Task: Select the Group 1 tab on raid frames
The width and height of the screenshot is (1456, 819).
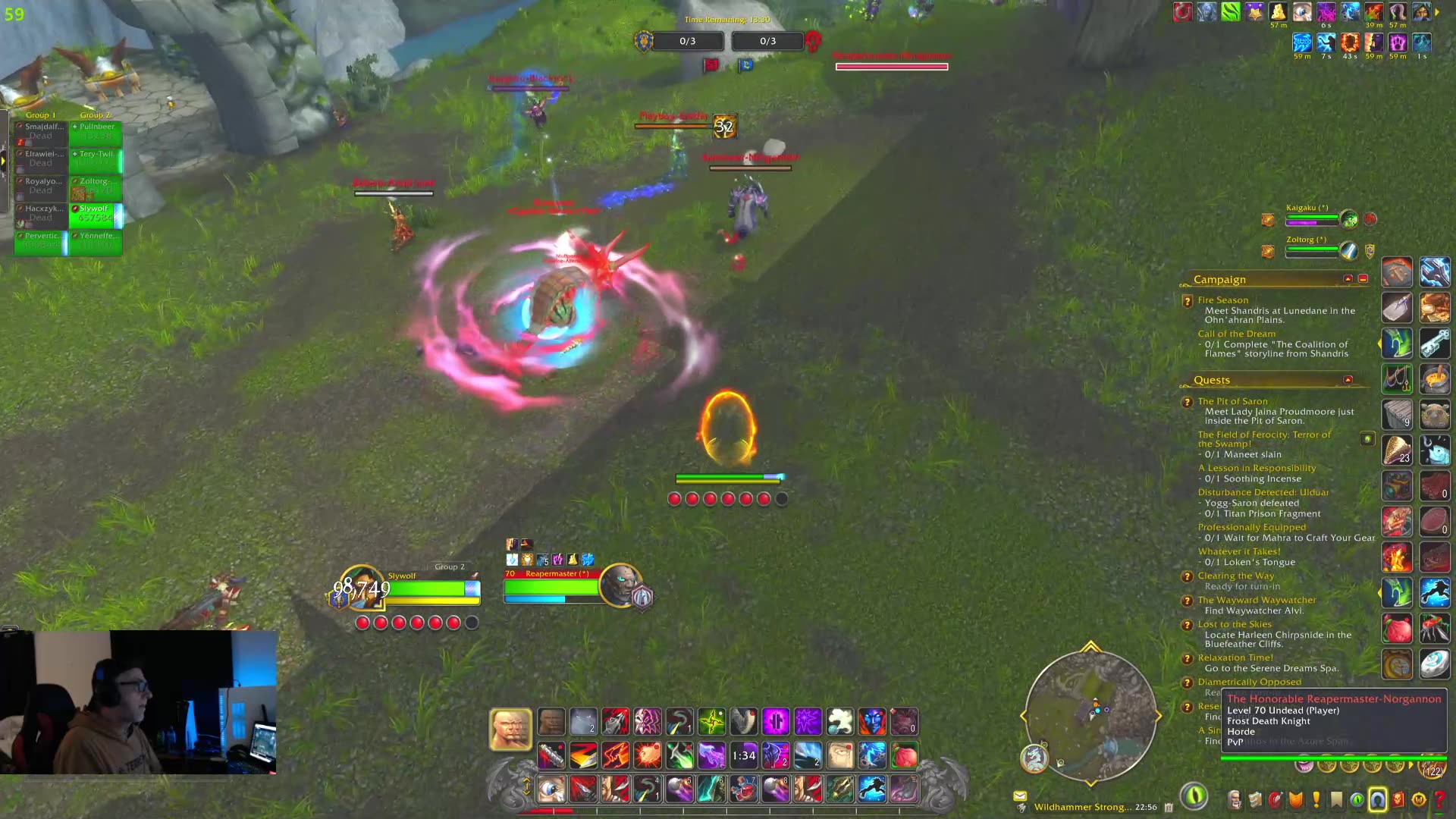Action: [42, 114]
